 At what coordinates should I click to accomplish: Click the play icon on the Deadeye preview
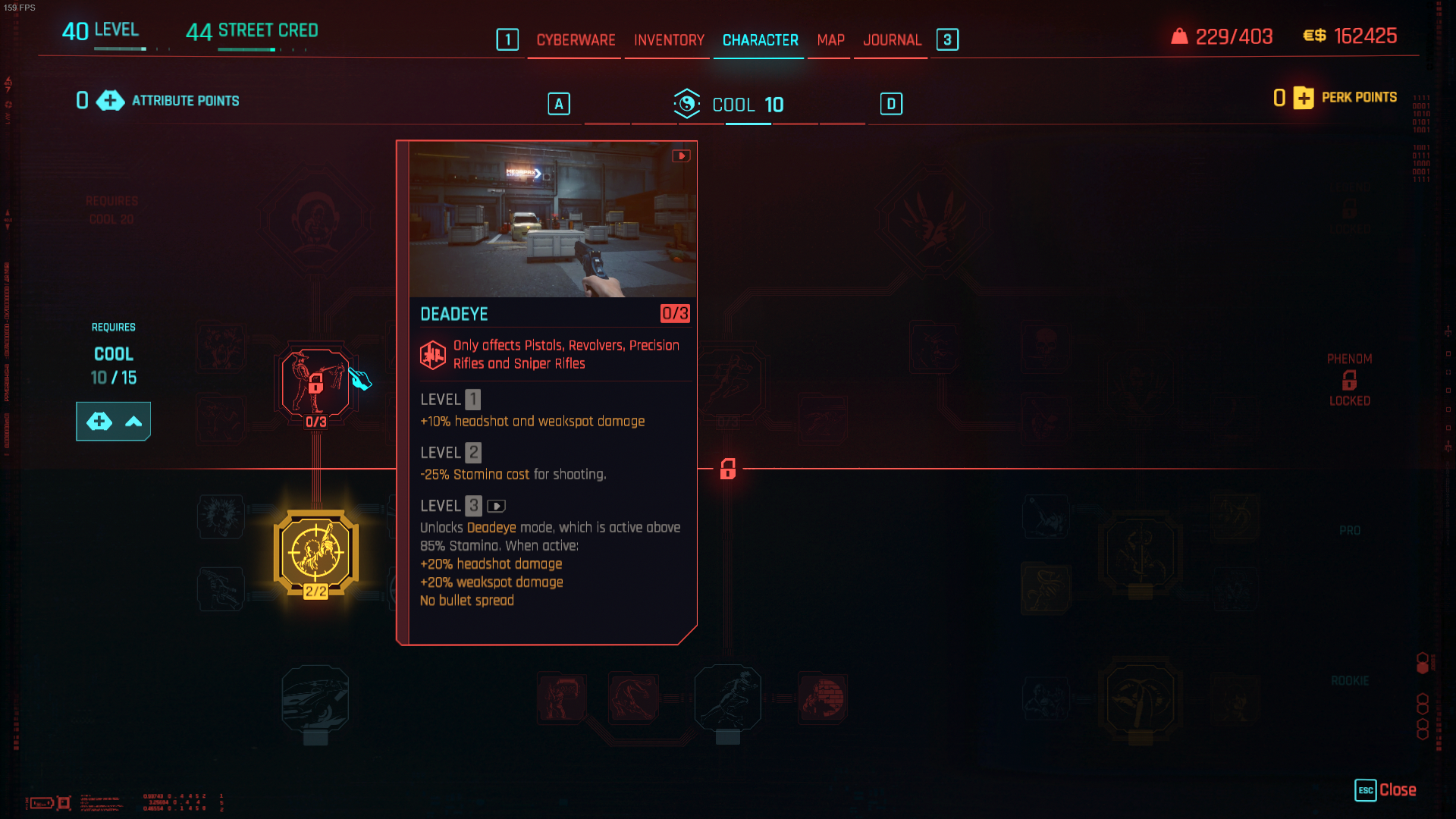point(680,156)
